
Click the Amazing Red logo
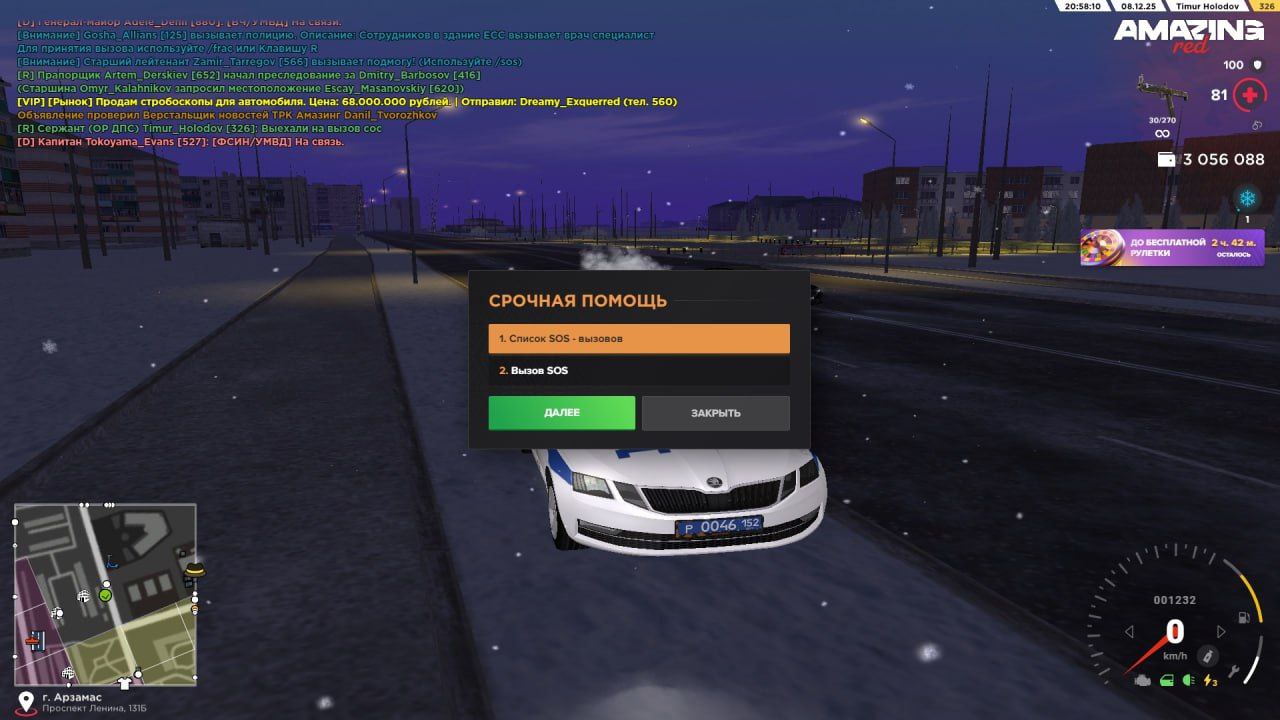[x=1189, y=34]
